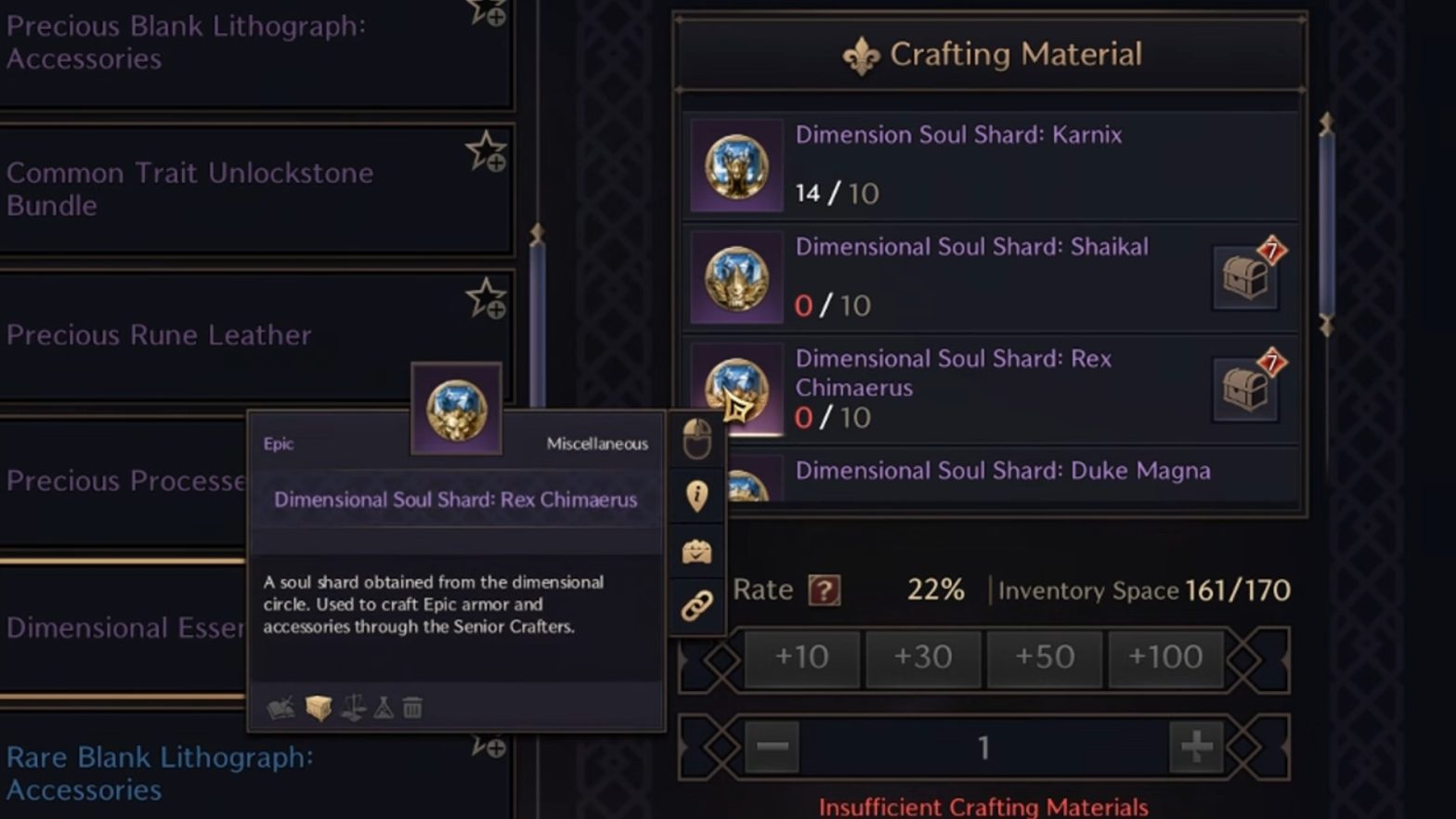This screenshot has width=1456, height=819.
Task: Select the marketplace scales icon in the tooltip
Action: (x=355, y=708)
